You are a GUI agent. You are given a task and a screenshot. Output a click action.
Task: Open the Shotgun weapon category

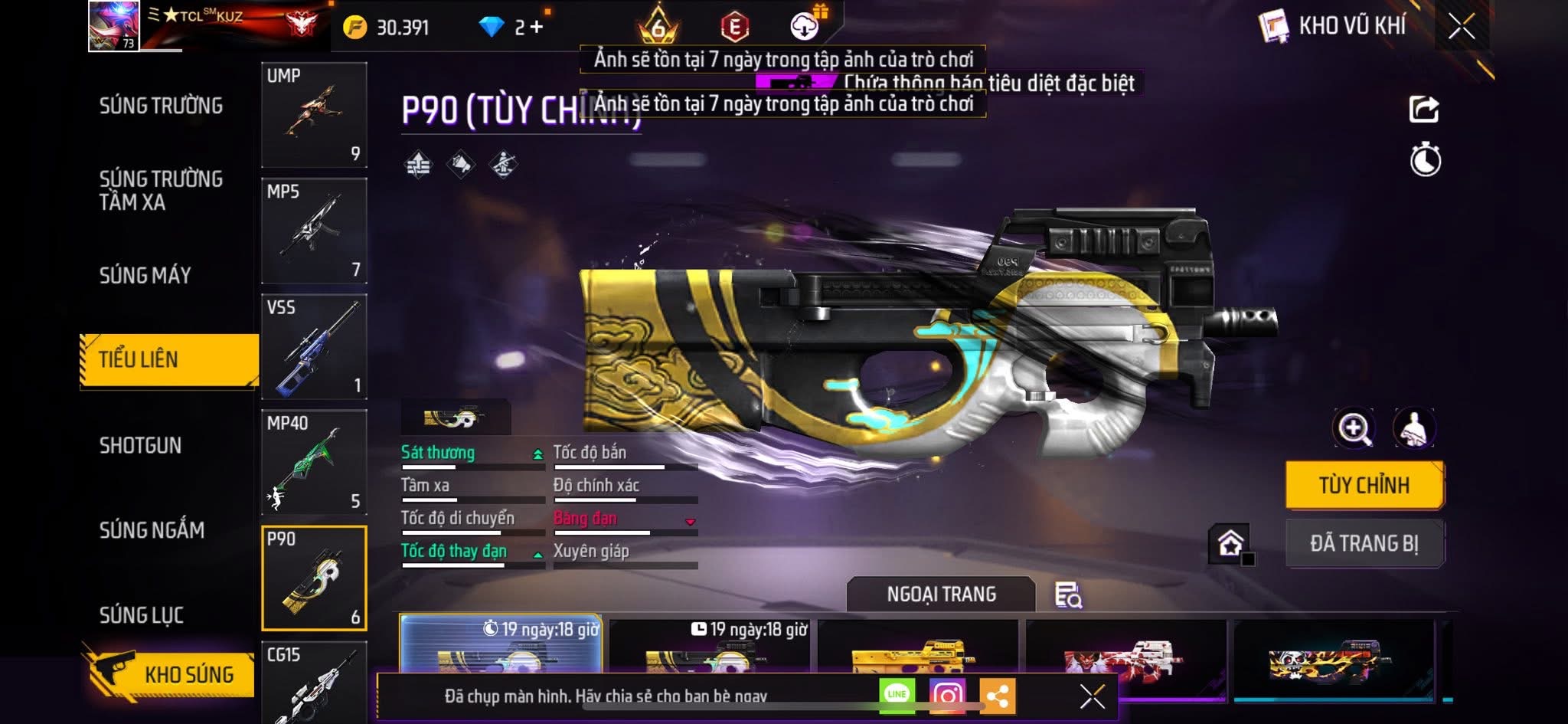coord(140,445)
